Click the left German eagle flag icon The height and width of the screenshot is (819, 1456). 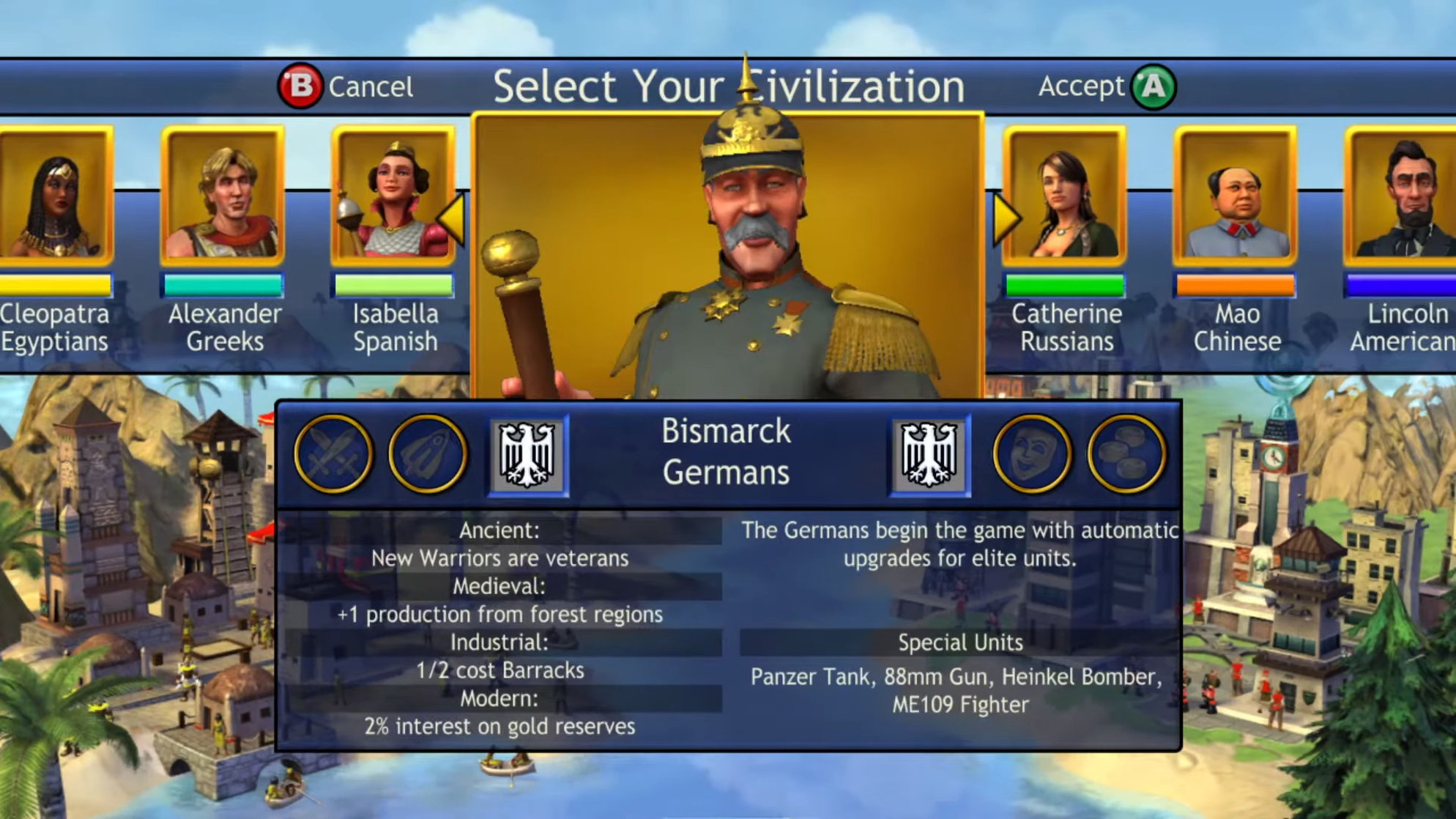coord(527,454)
